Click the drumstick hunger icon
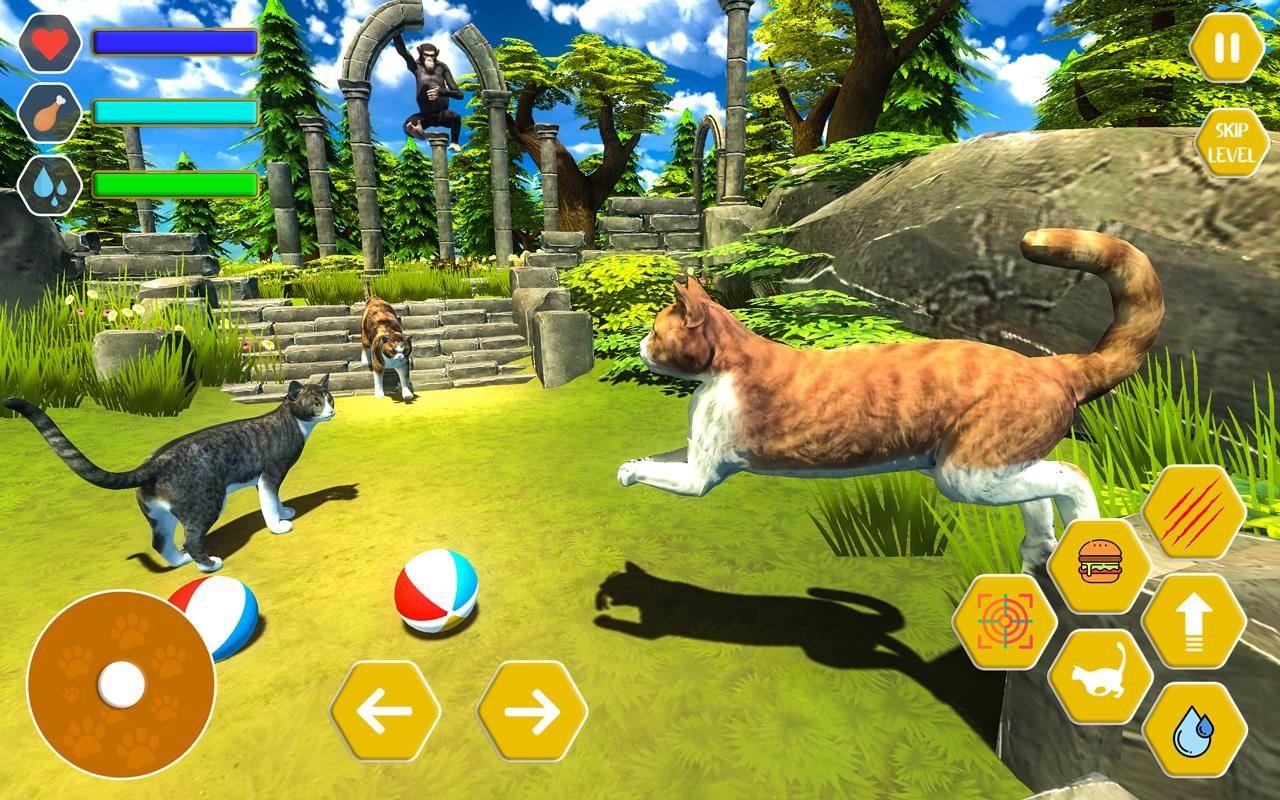The image size is (1280, 800). [x=50, y=113]
